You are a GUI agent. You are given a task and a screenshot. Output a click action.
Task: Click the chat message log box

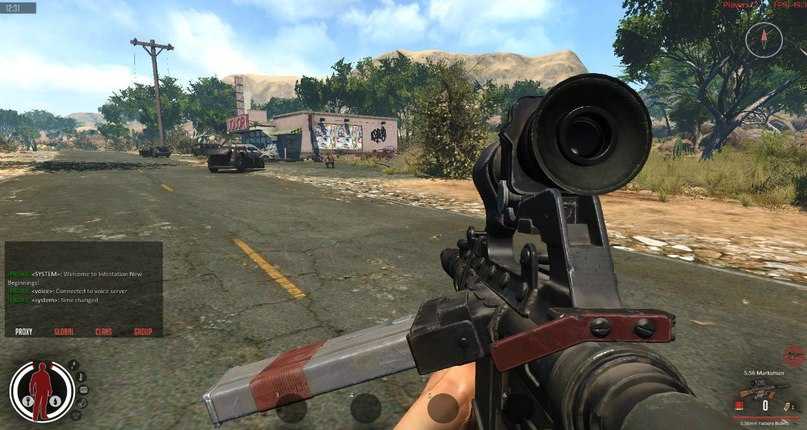click(x=83, y=282)
